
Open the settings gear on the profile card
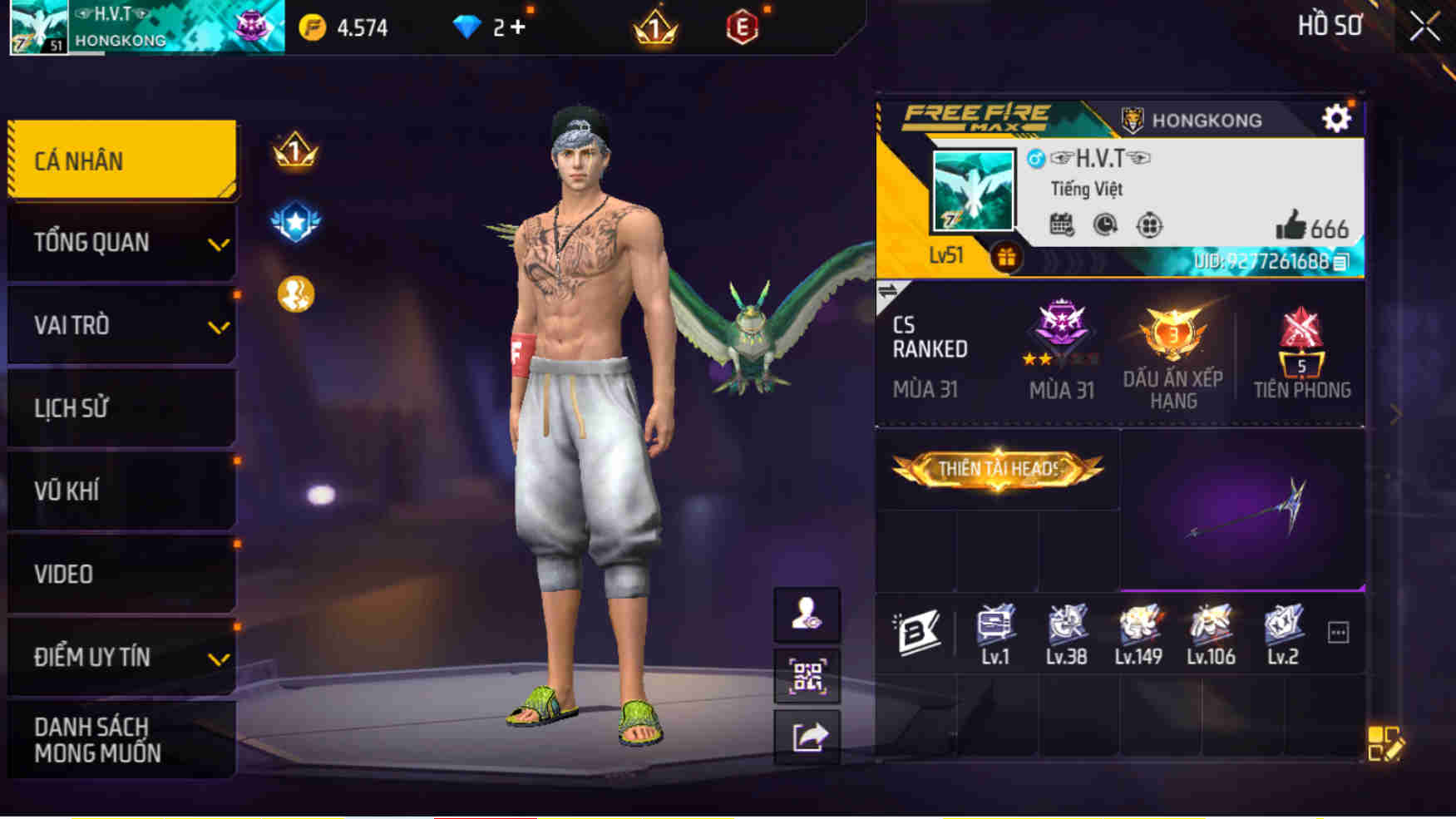tap(1336, 118)
